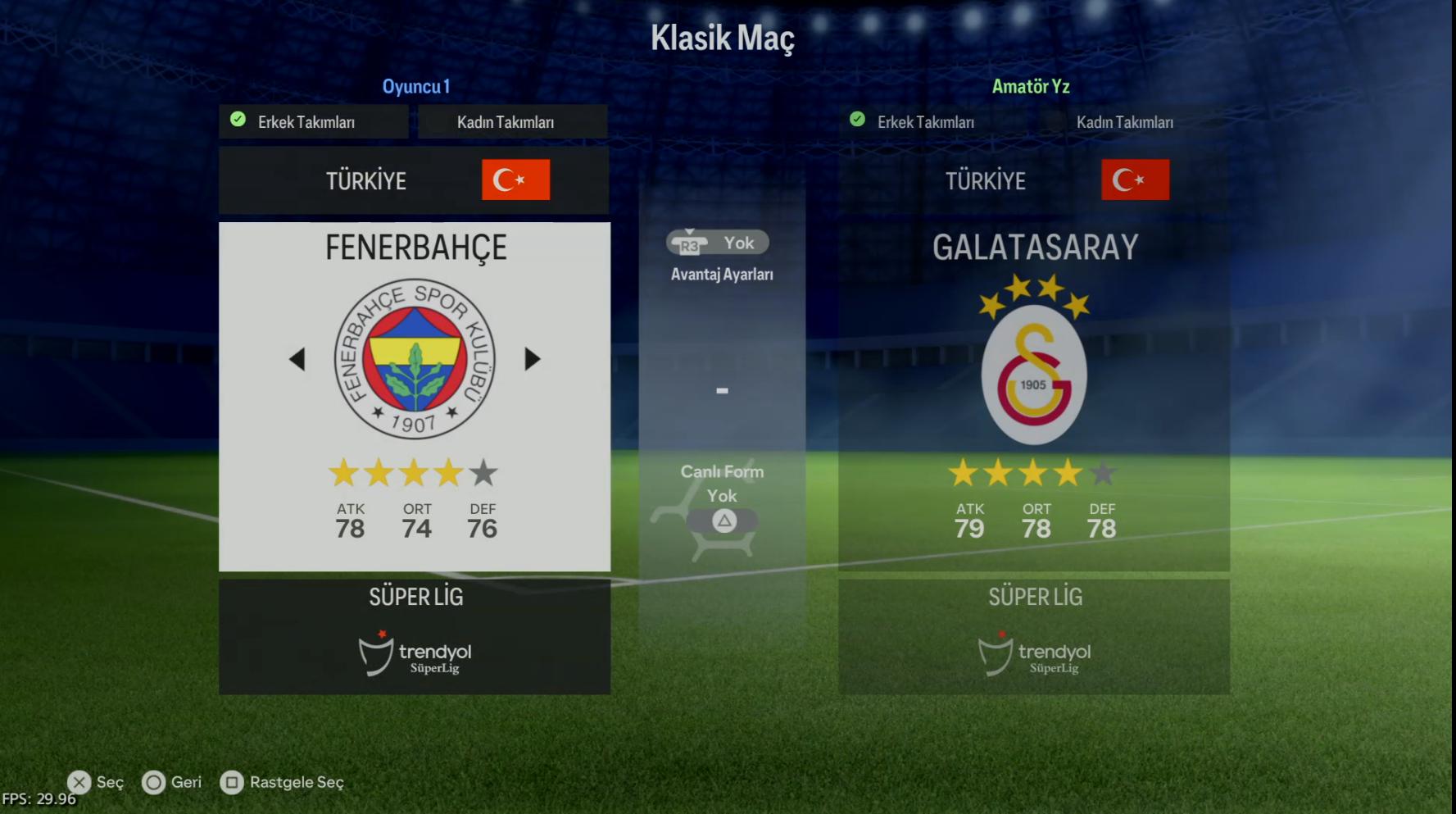1456x814 pixels.
Task: Select the Fenerbahçe club crest
Action: tap(415, 359)
